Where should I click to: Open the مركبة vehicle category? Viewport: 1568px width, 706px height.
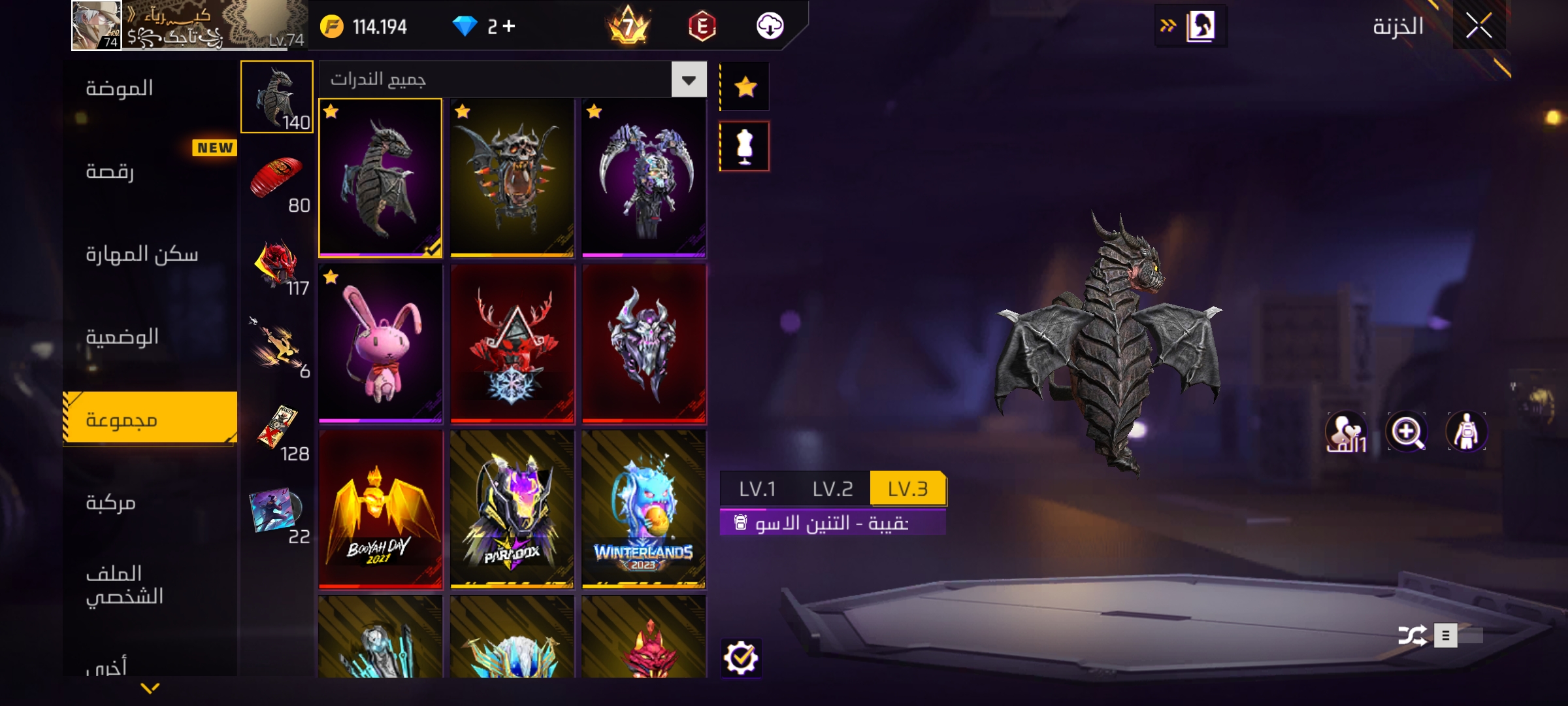click(x=110, y=503)
